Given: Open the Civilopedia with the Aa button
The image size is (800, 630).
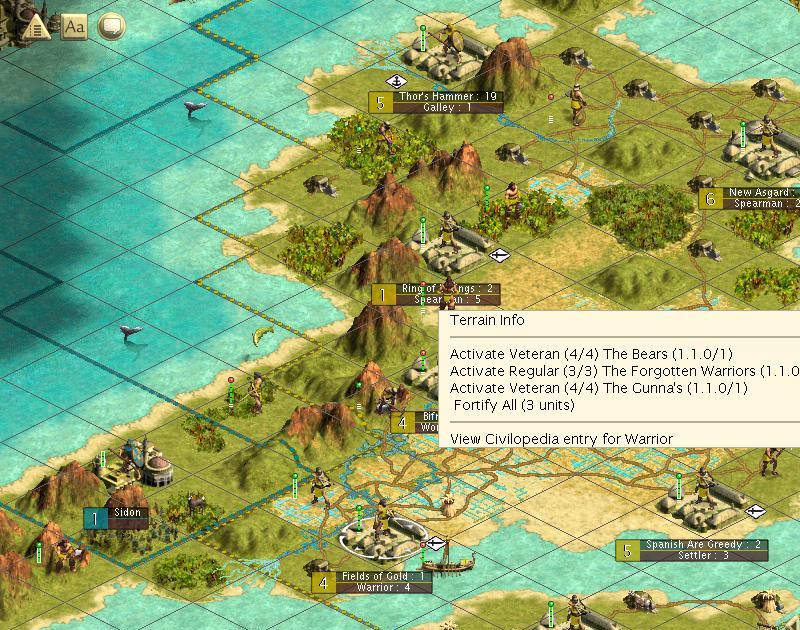Looking at the screenshot, I should tap(74, 26).
